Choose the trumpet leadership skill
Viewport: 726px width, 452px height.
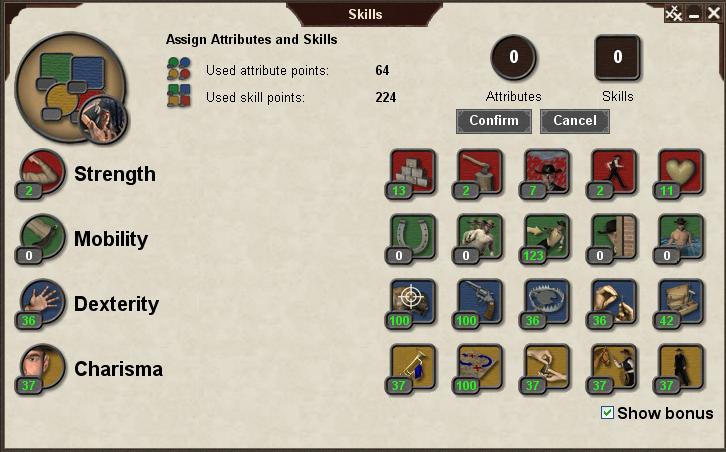coord(413,367)
